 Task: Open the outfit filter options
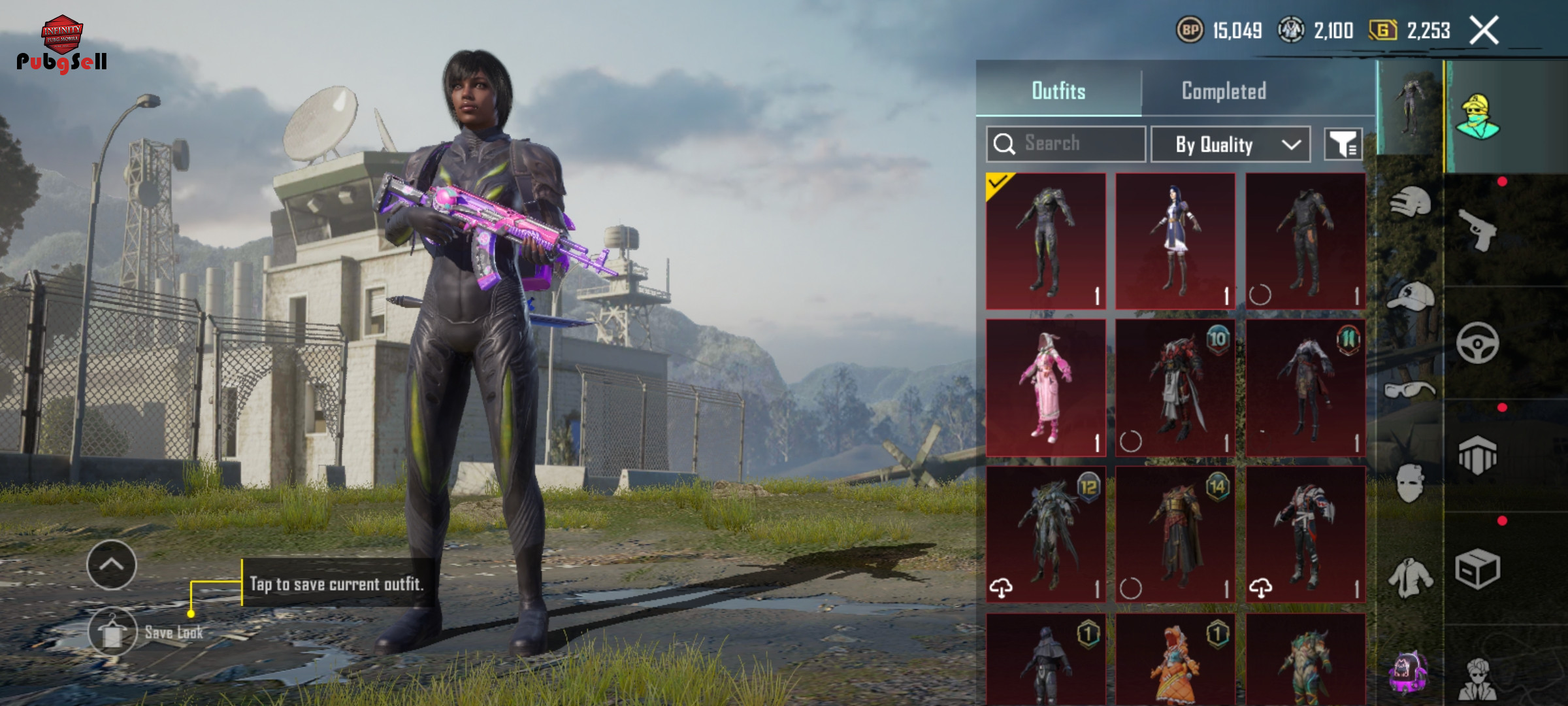pyautogui.click(x=1343, y=144)
